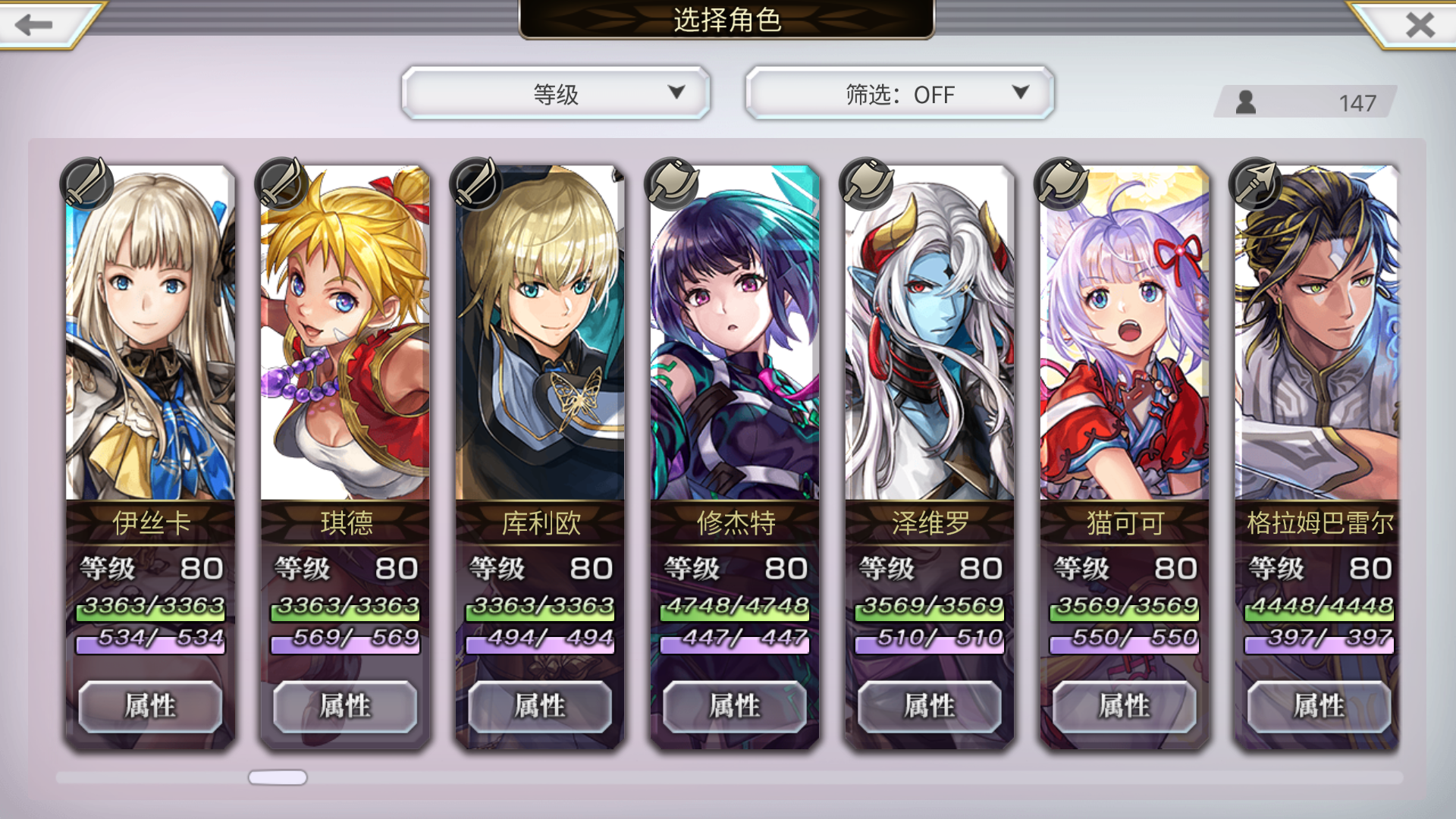Open 伊丝卡's 属性 attributes panel
Viewport: 1456px width, 819px height.
click(150, 705)
